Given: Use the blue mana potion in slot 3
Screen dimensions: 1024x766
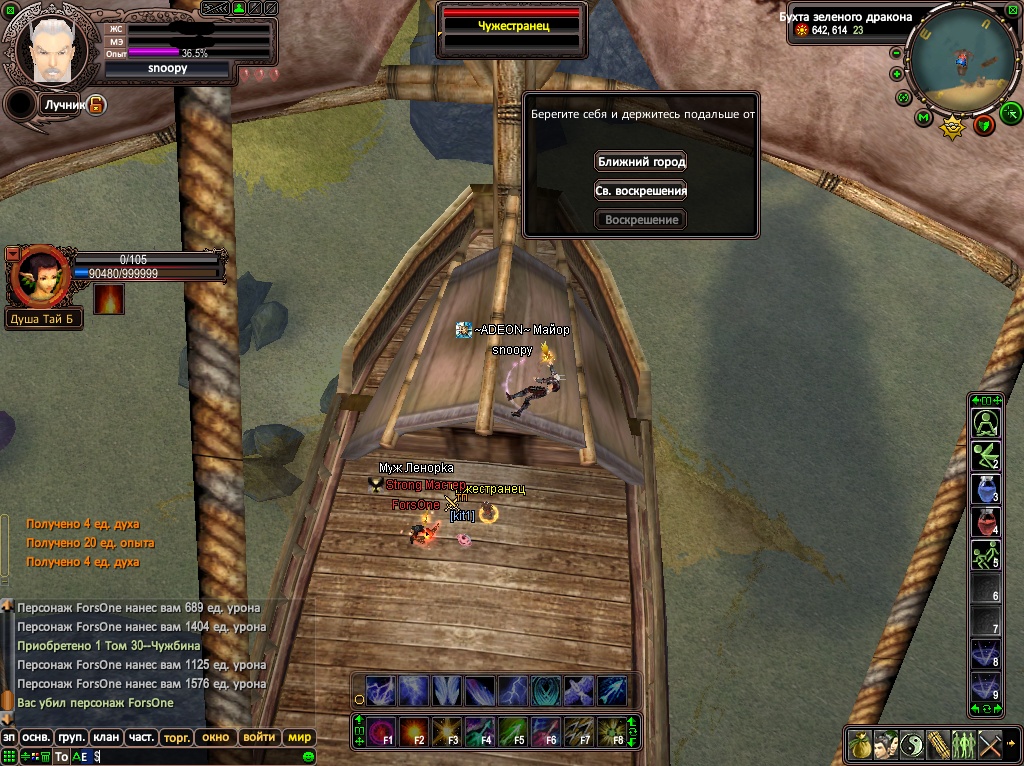Looking at the screenshot, I should (986, 489).
